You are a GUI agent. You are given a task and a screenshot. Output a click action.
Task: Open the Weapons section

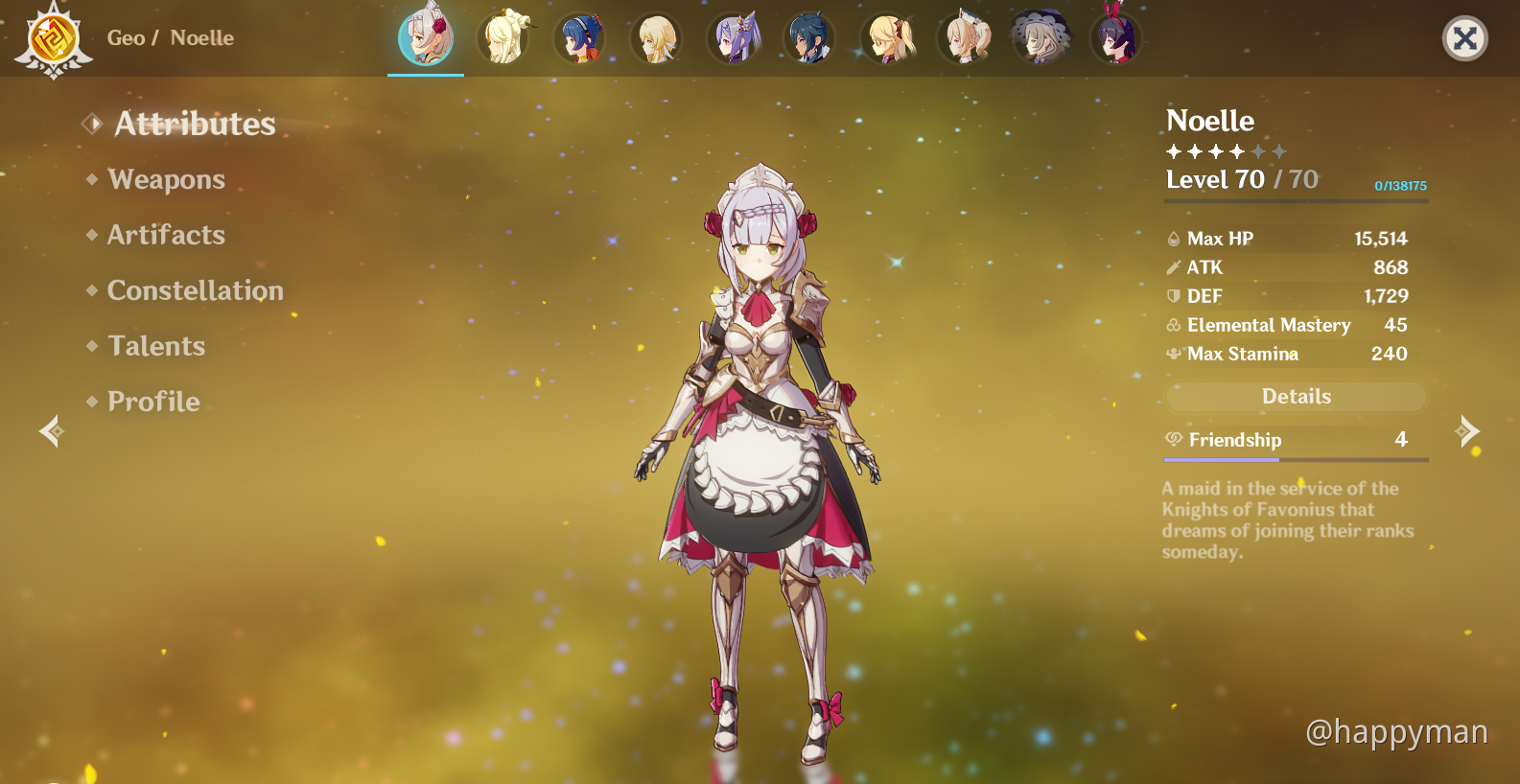pyautogui.click(x=166, y=179)
